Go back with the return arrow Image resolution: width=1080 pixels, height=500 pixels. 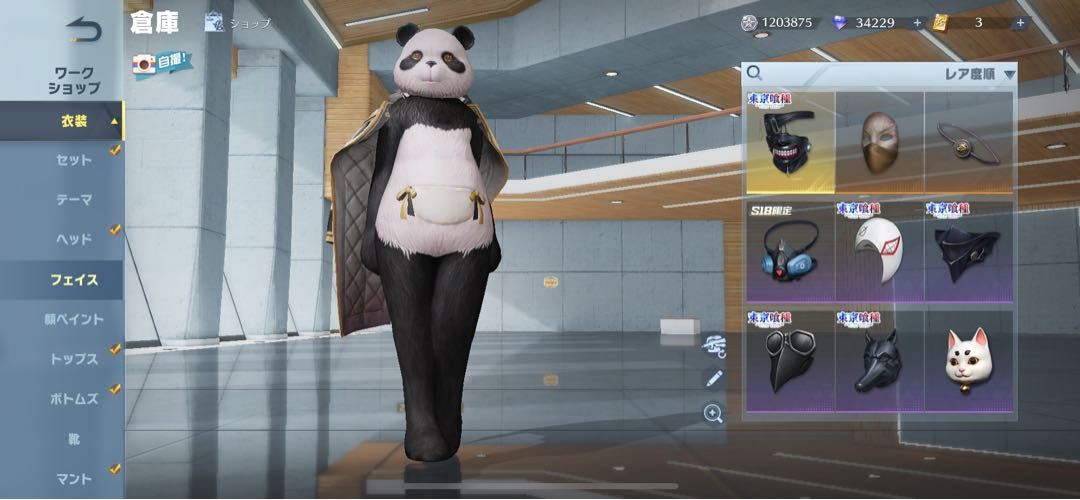pyautogui.click(x=82, y=30)
